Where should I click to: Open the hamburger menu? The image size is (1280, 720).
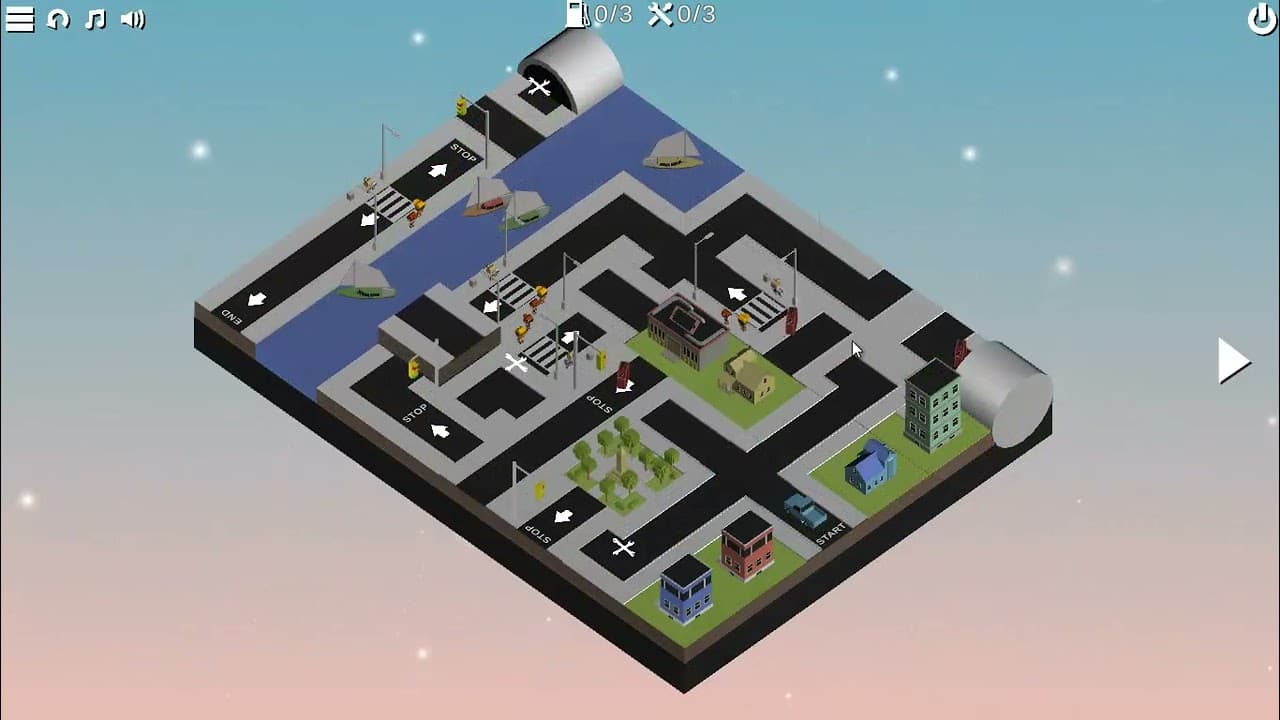pos(20,18)
